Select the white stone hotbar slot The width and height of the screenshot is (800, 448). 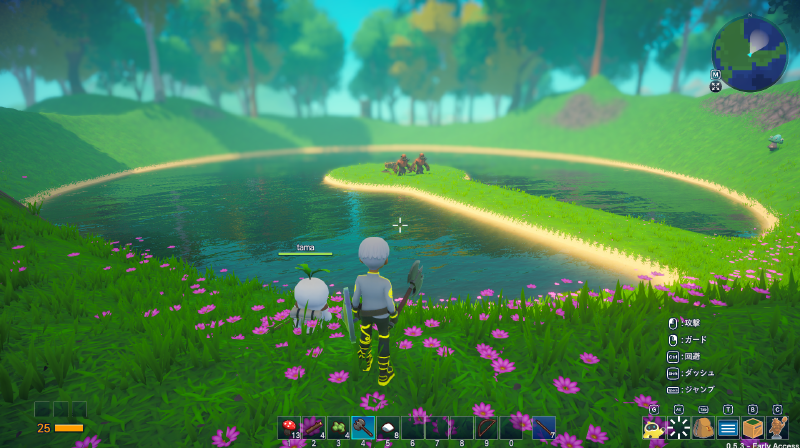390,427
